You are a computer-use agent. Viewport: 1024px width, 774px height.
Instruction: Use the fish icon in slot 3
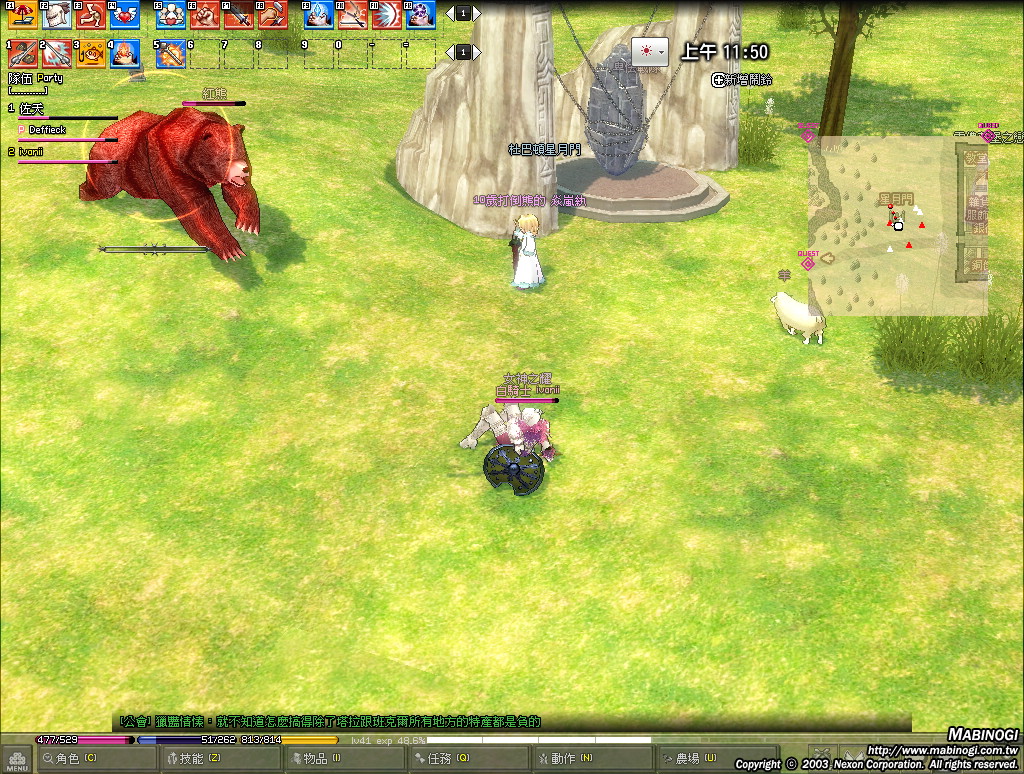[92, 53]
